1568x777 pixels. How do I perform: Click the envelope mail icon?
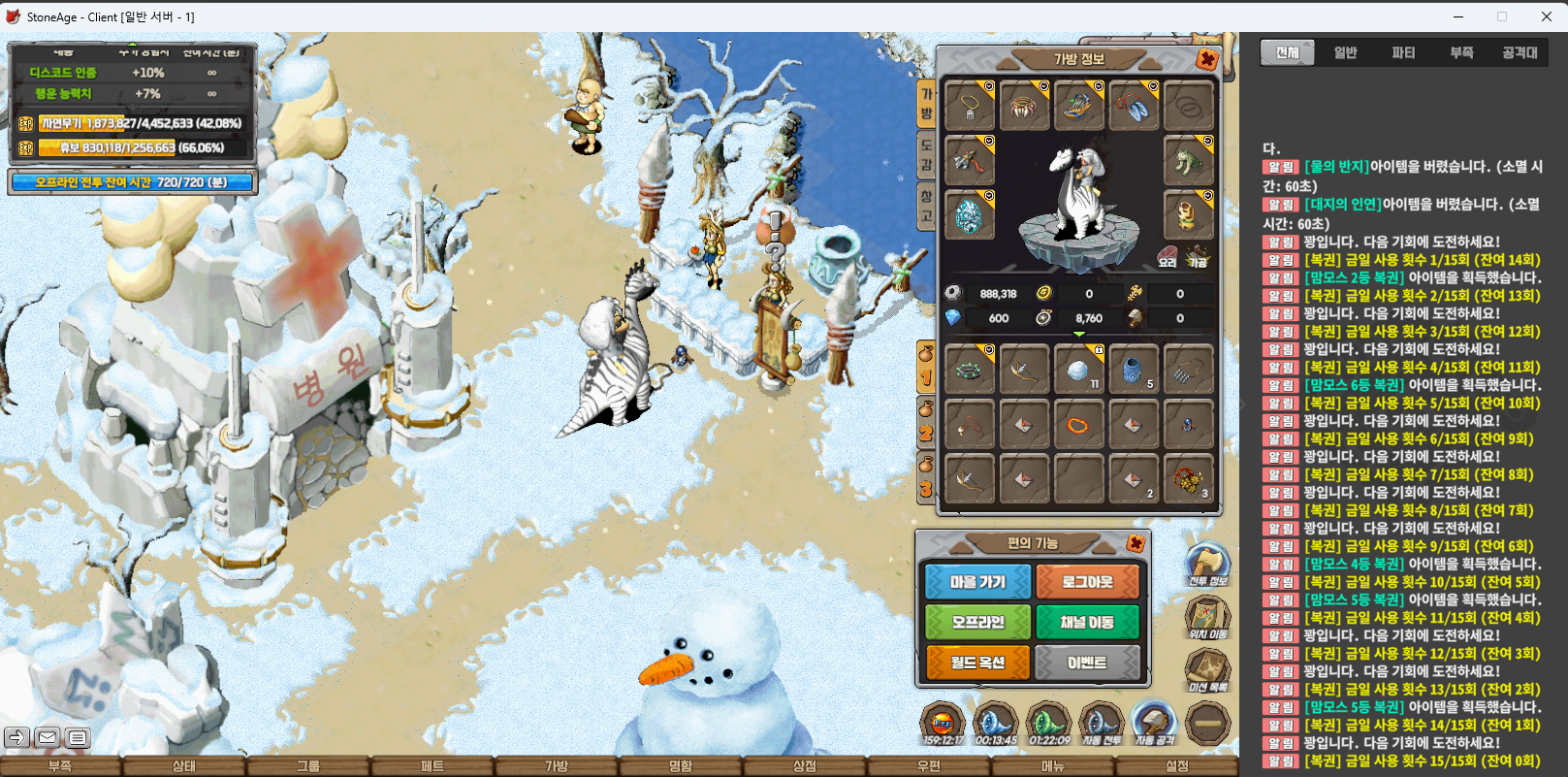pos(47,738)
